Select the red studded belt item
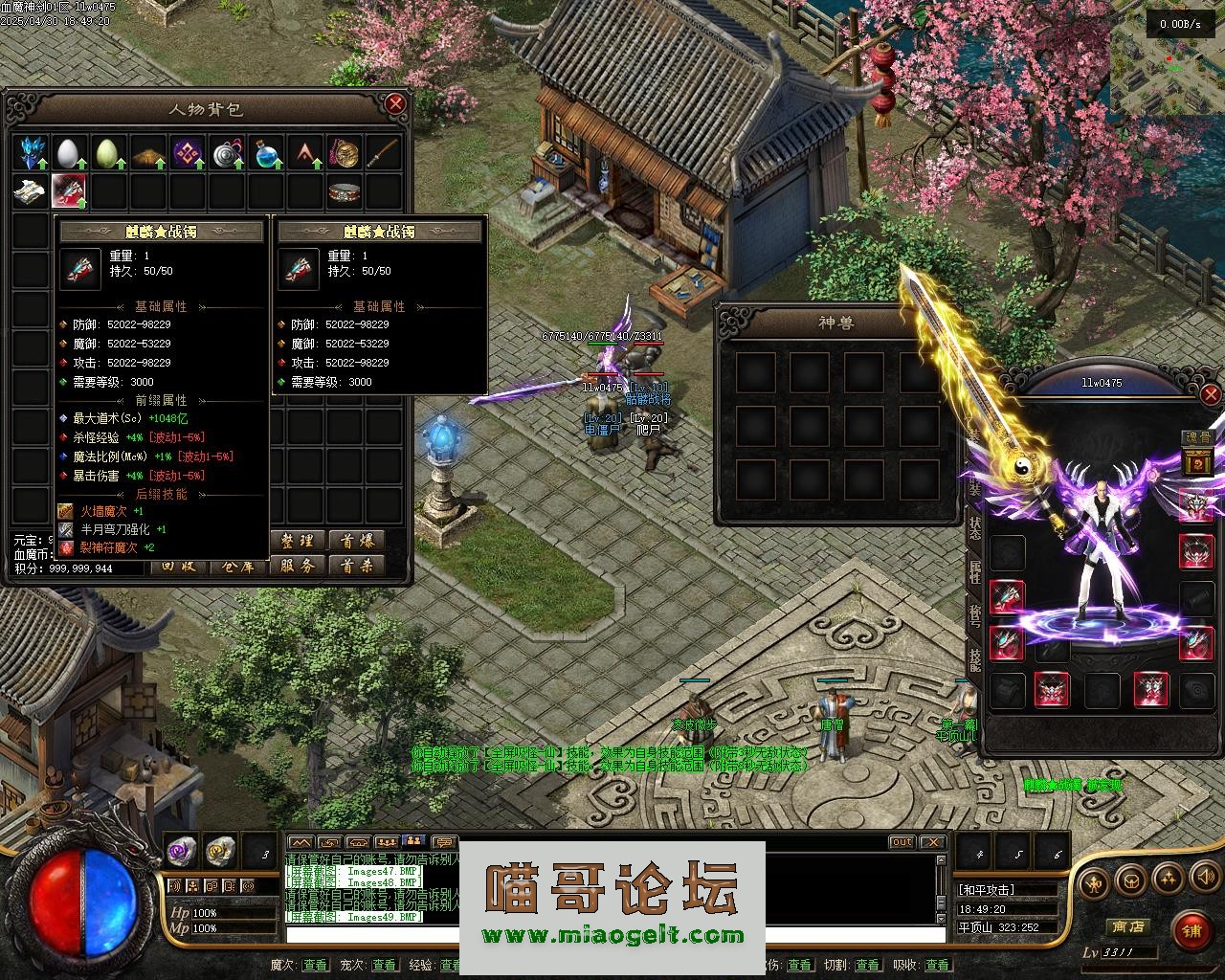 click(x=344, y=191)
